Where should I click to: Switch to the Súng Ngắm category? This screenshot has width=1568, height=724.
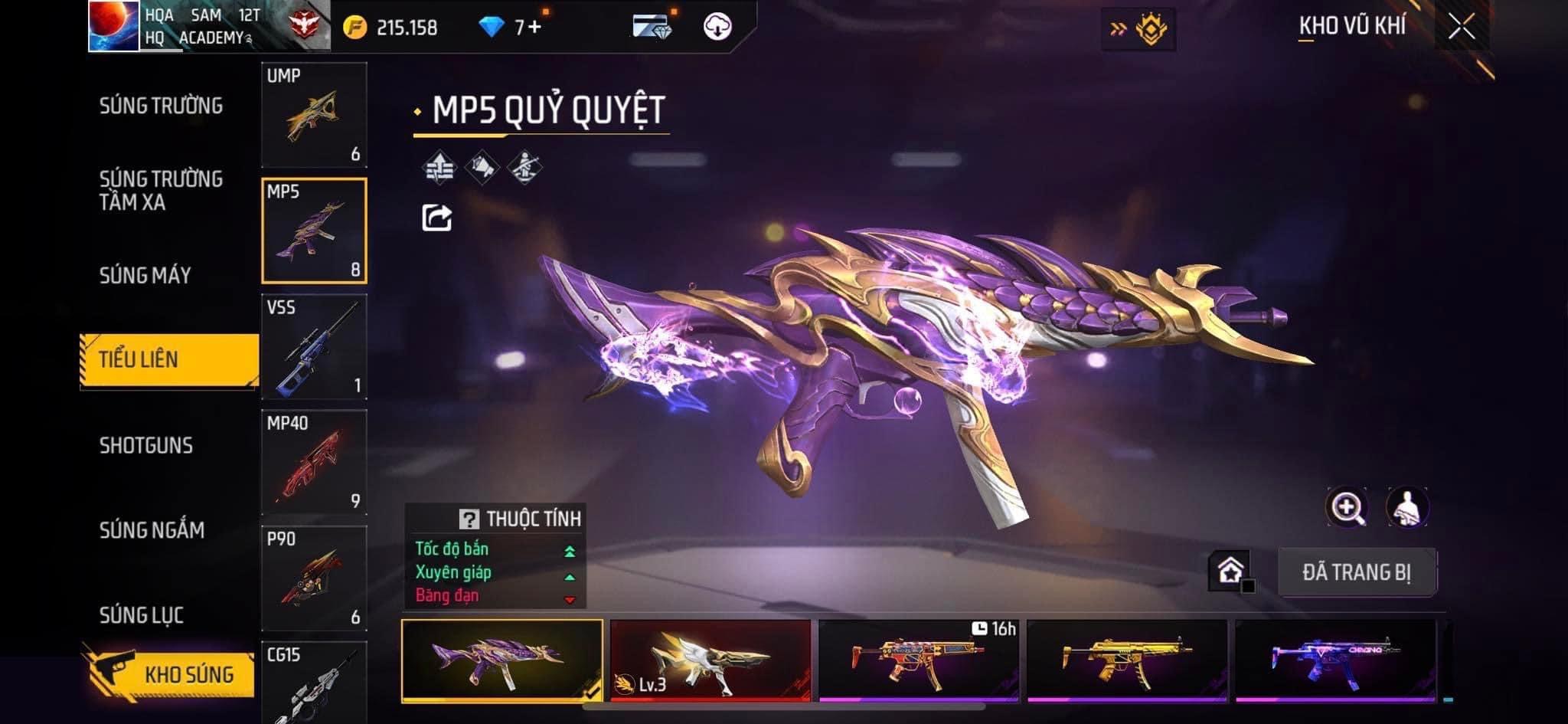click(x=152, y=530)
